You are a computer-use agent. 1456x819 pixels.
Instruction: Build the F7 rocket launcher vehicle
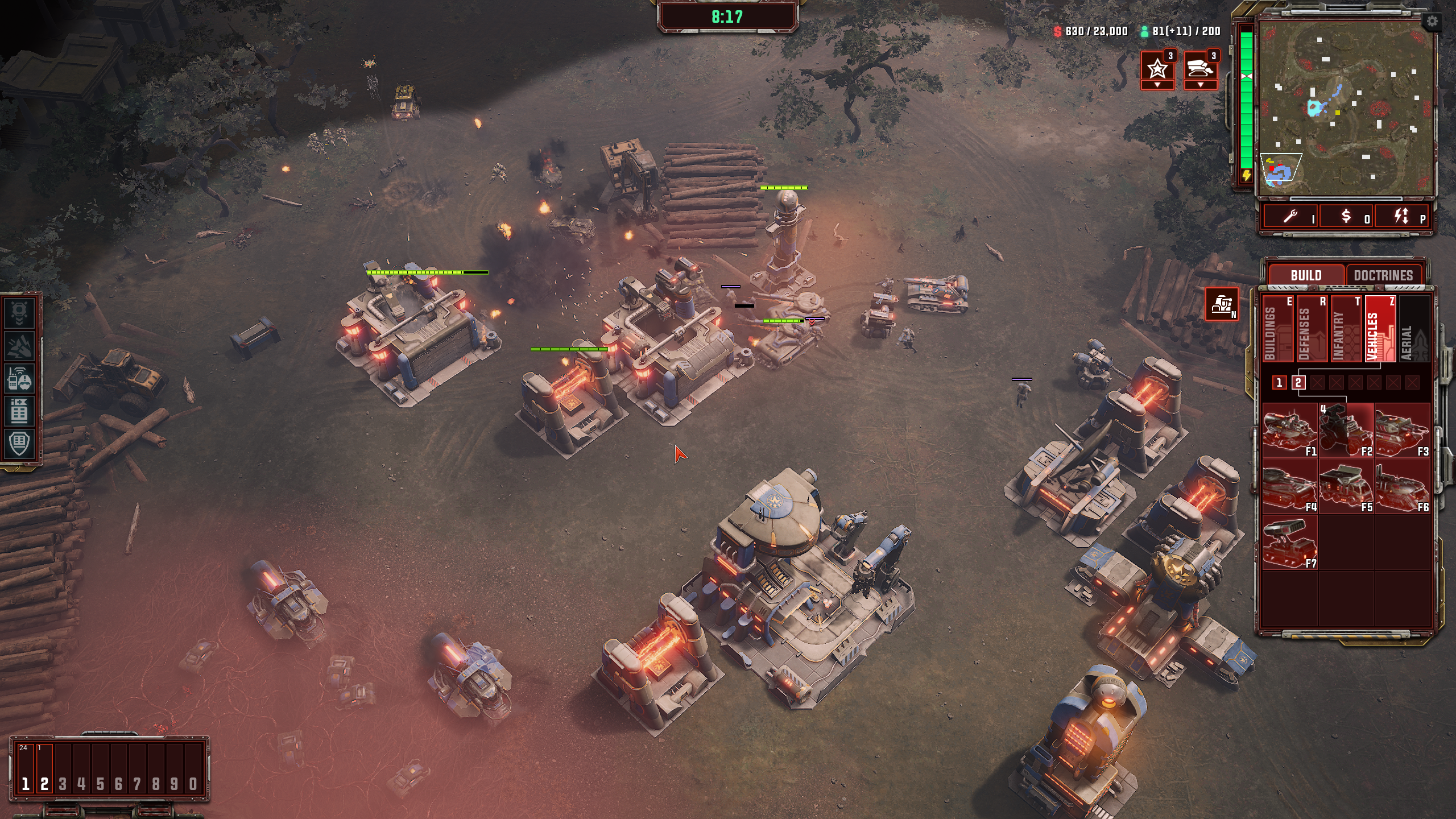pos(1289,543)
